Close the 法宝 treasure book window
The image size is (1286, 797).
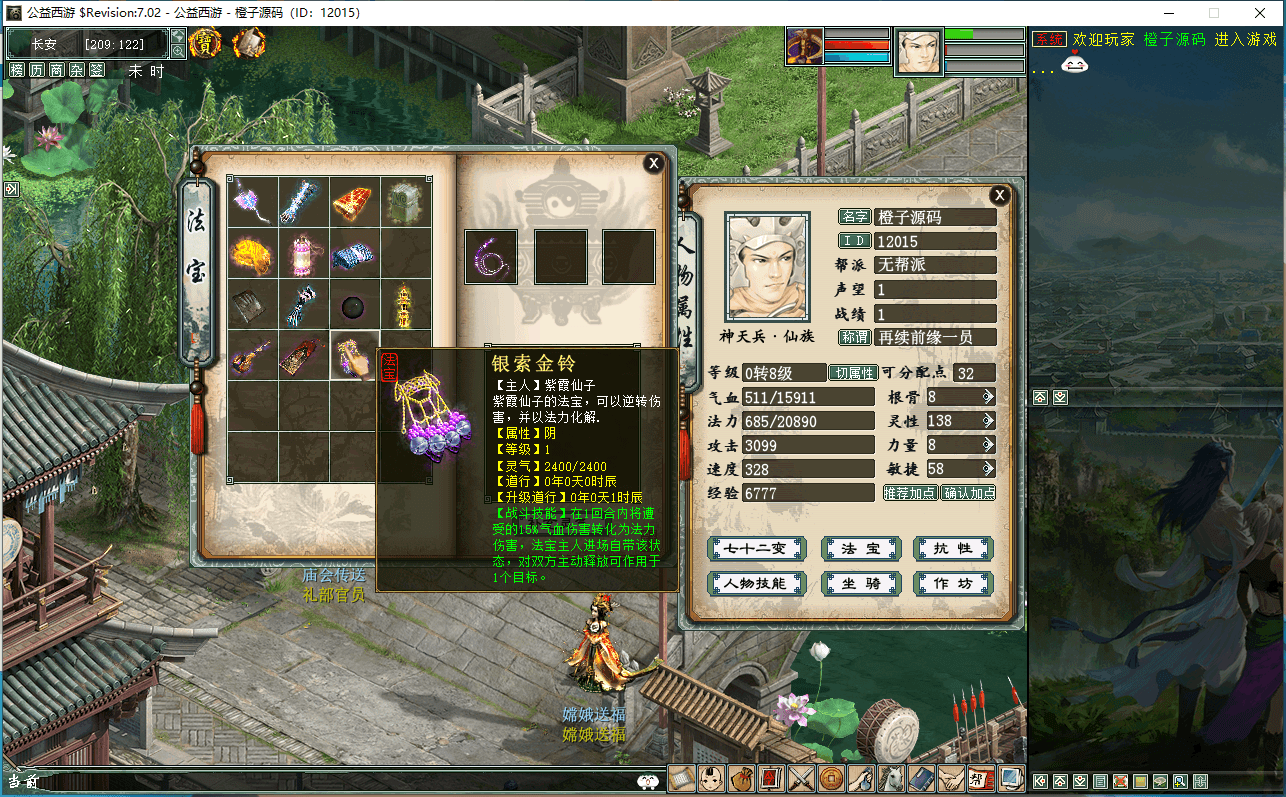[x=653, y=163]
